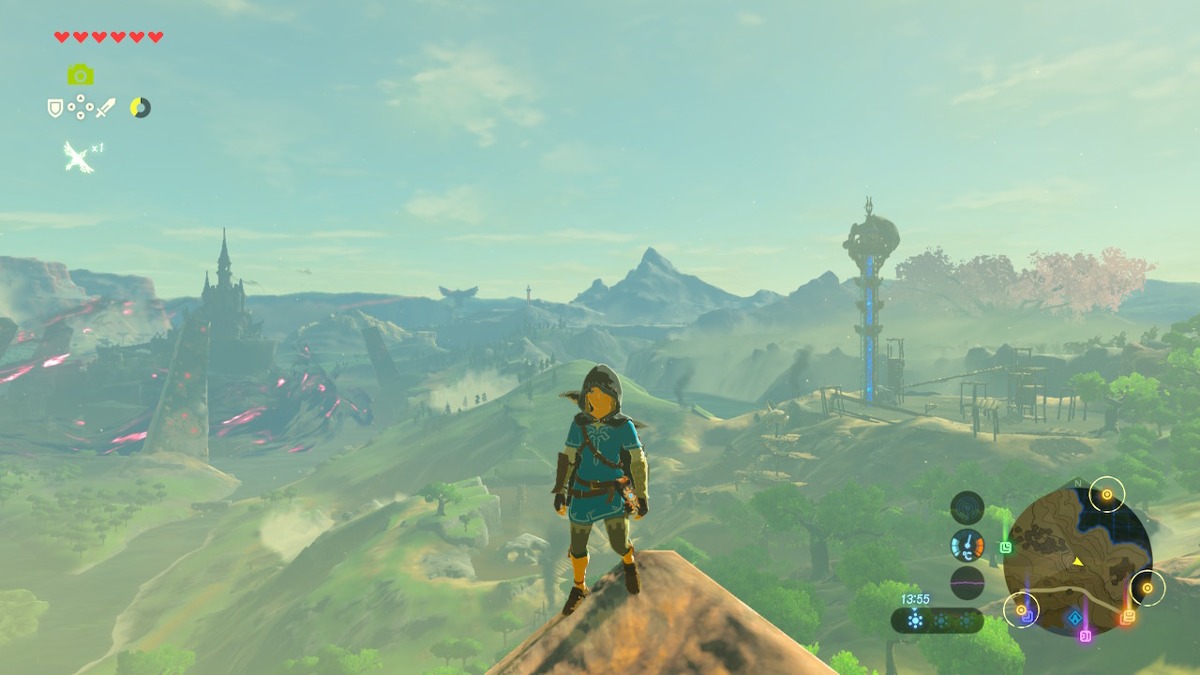The width and height of the screenshot is (1200, 675).
Task: Select the green camera rune icon
Action: coord(80,75)
